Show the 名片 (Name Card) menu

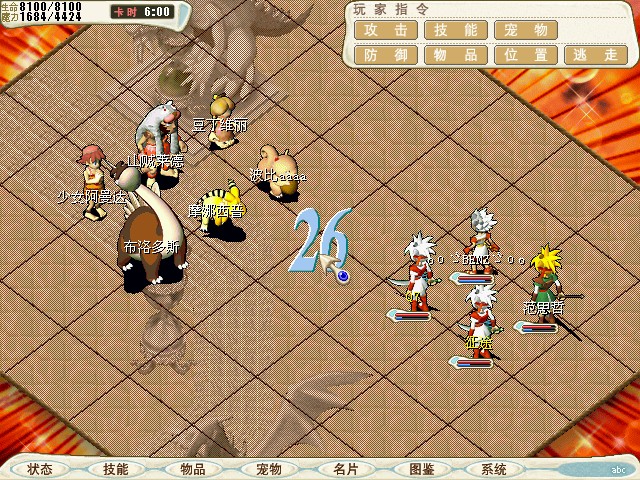[x=345, y=469]
